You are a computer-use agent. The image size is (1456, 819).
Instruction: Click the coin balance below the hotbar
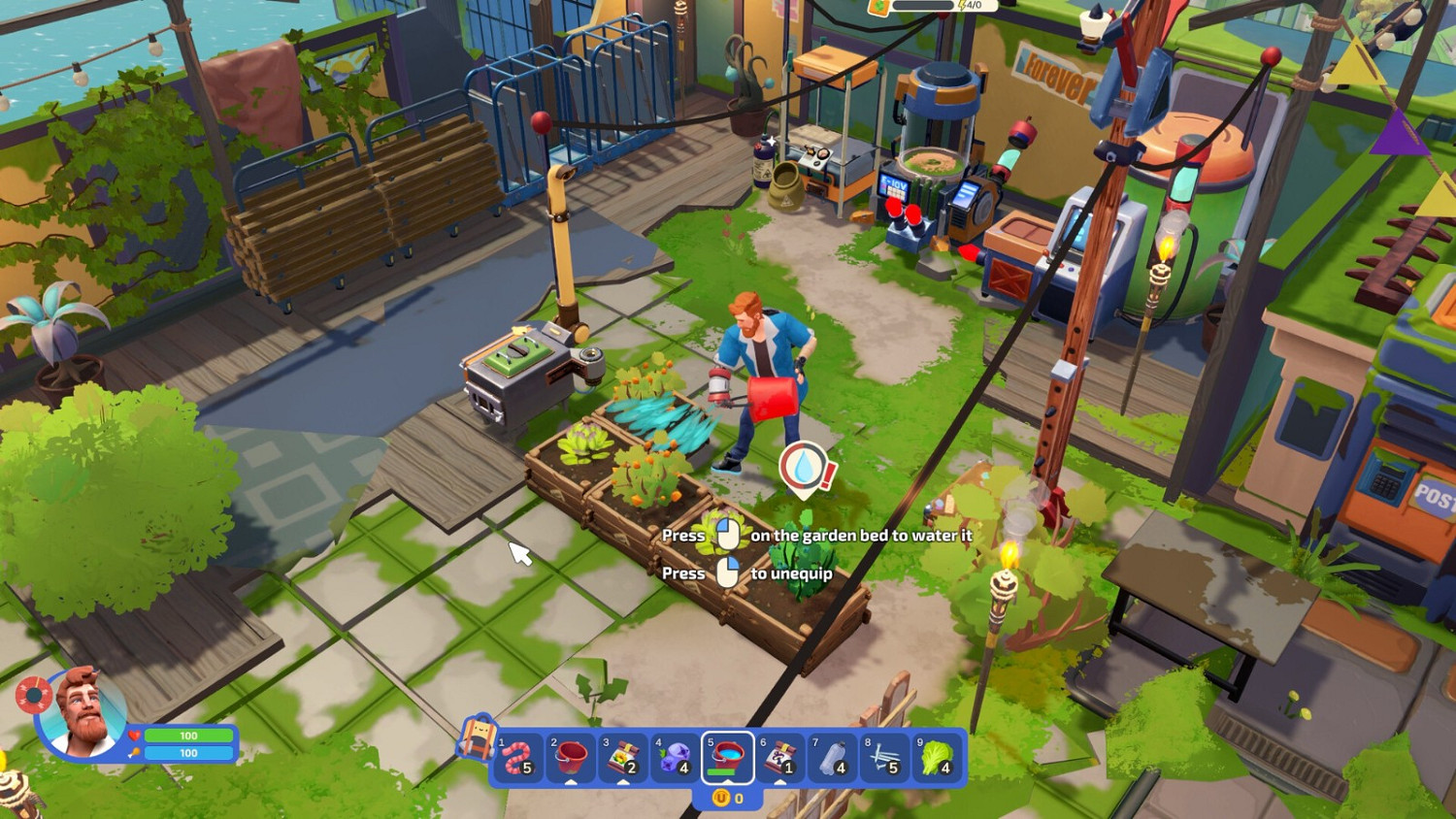727,795
